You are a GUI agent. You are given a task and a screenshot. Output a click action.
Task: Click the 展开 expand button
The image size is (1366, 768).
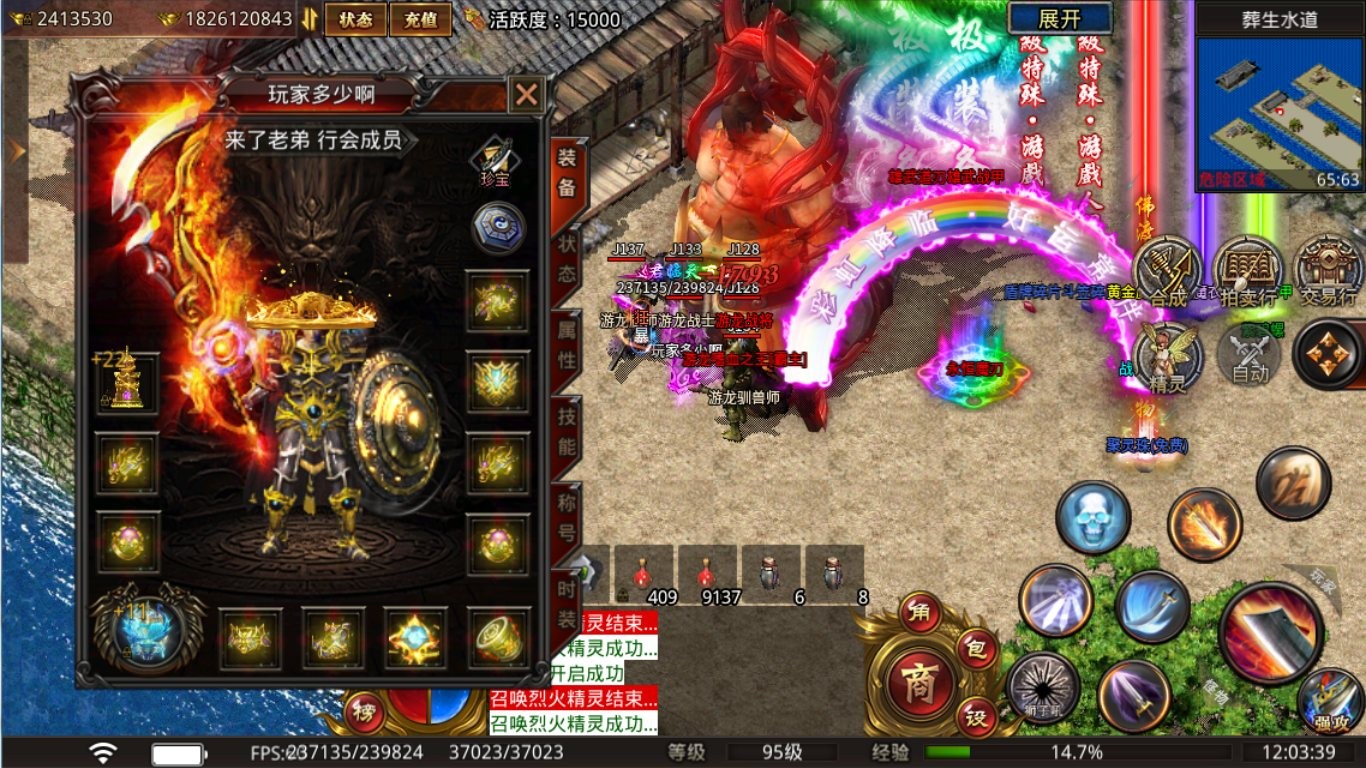[x=1060, y=18]
